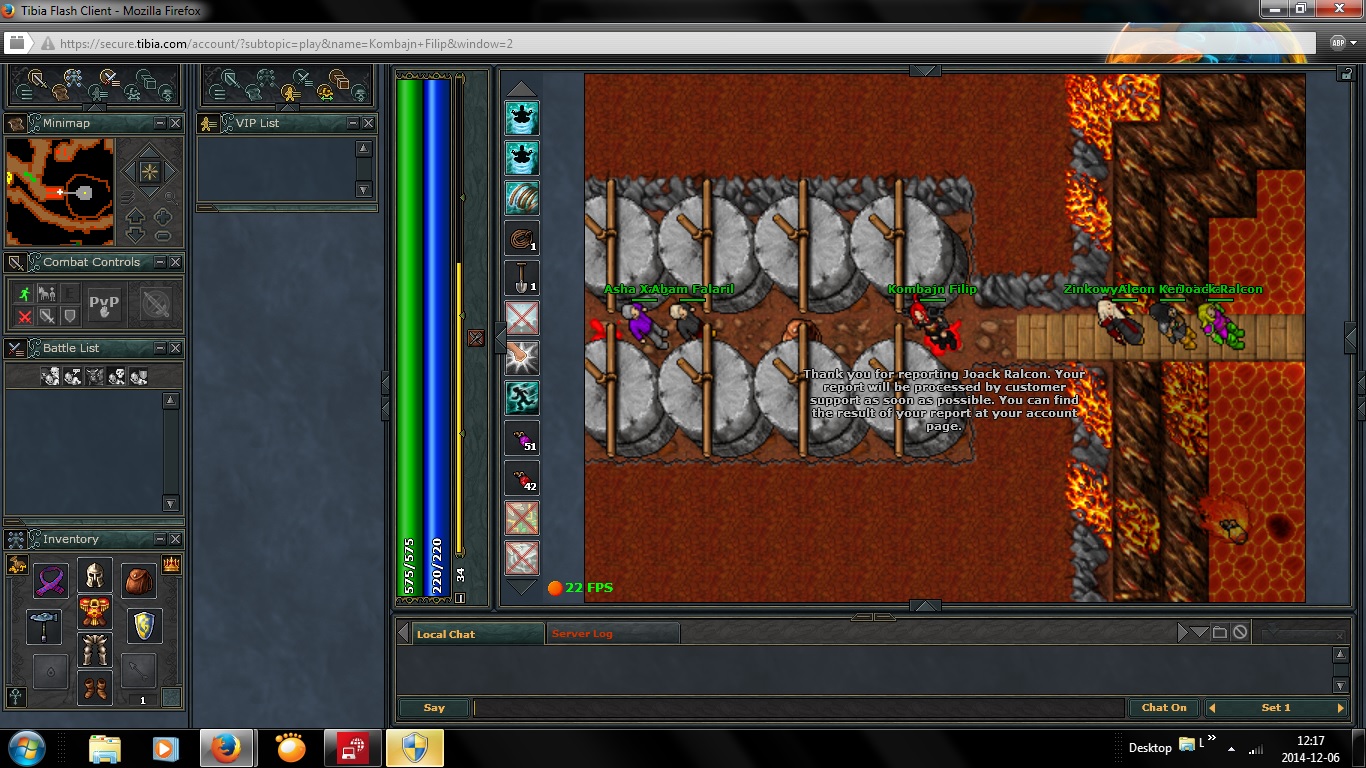This screenshot has width=1366, height=768.
Task: Select the blue and yellow shield slot
Action: [144, 625]
